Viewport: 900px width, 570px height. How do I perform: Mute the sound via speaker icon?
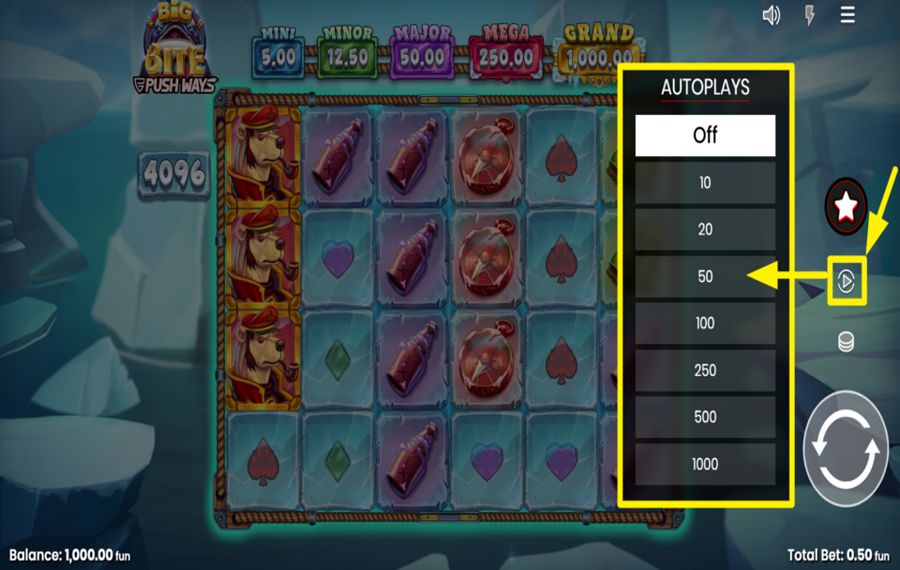[x=771, y=15]
